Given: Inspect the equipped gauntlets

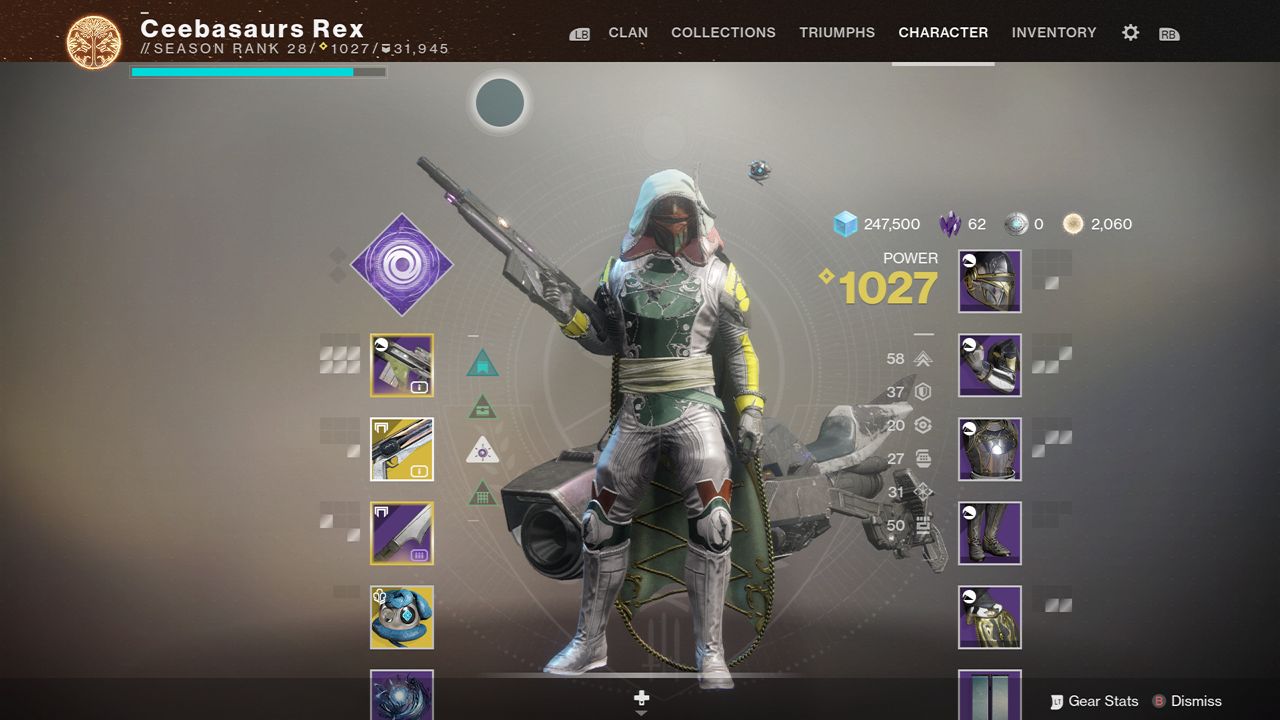Looking at the screenshot, I should click(988, 365).
